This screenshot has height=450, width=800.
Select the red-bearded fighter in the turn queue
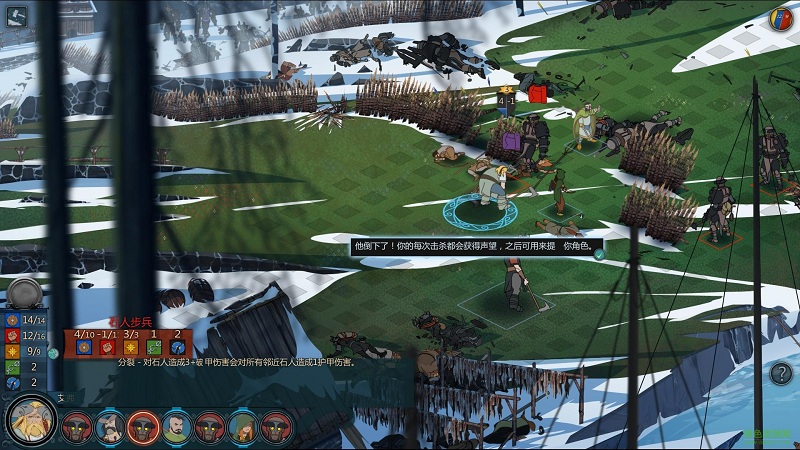point(110,427)
